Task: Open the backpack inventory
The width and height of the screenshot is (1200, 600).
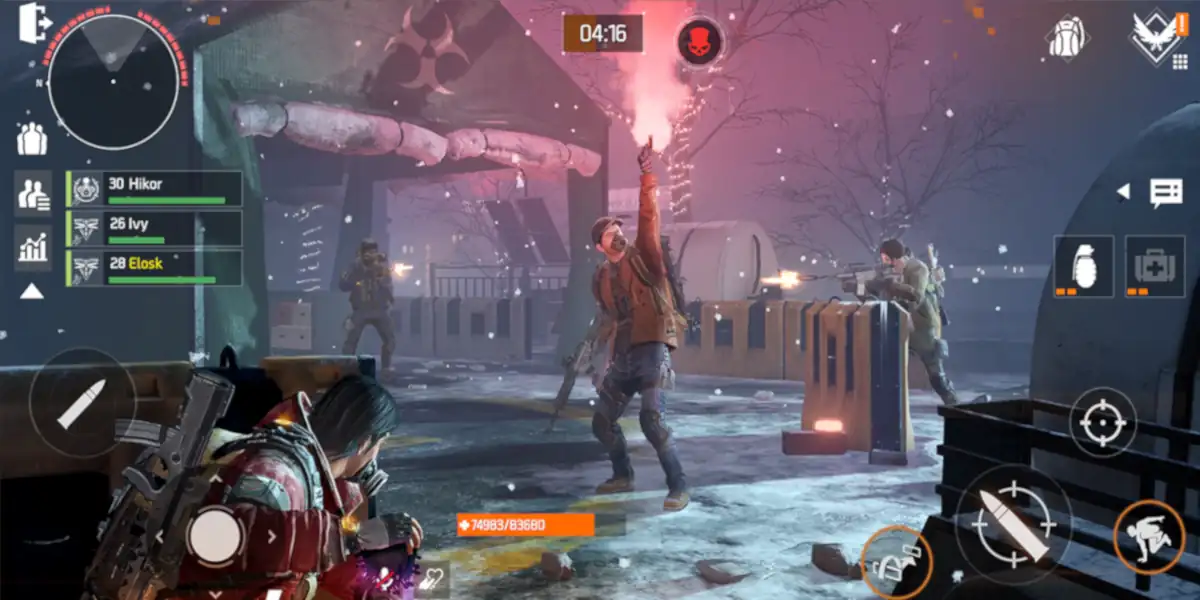Action: 1068,38
